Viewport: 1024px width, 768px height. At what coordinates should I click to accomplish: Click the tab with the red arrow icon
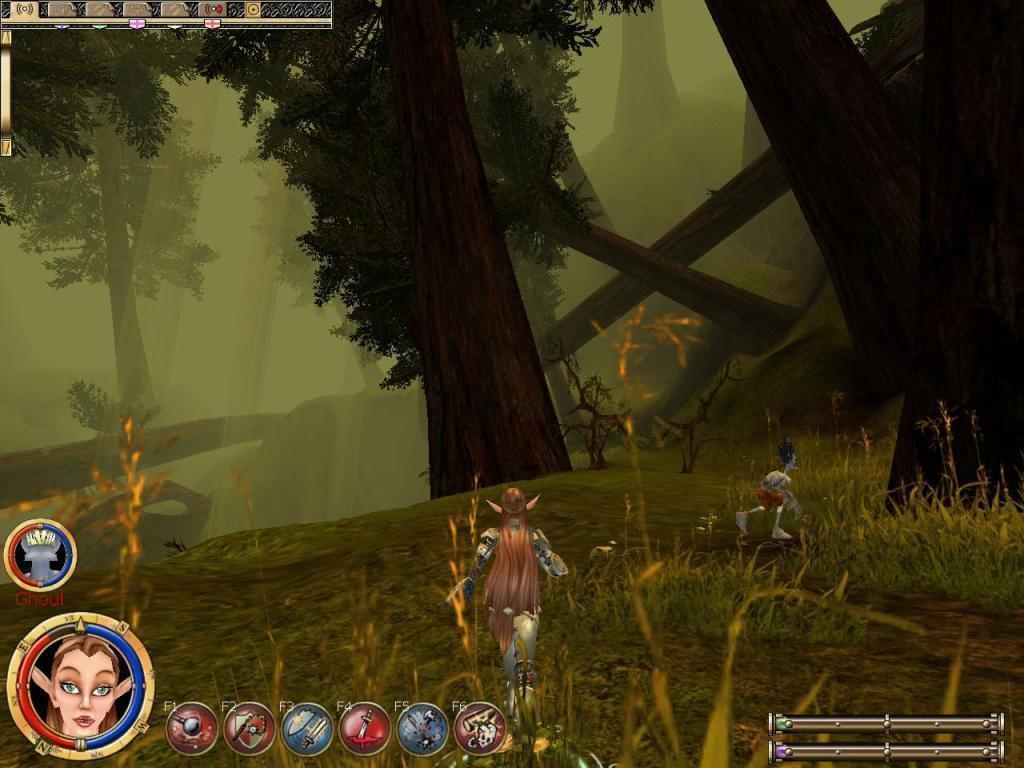[x=212, y=9]
